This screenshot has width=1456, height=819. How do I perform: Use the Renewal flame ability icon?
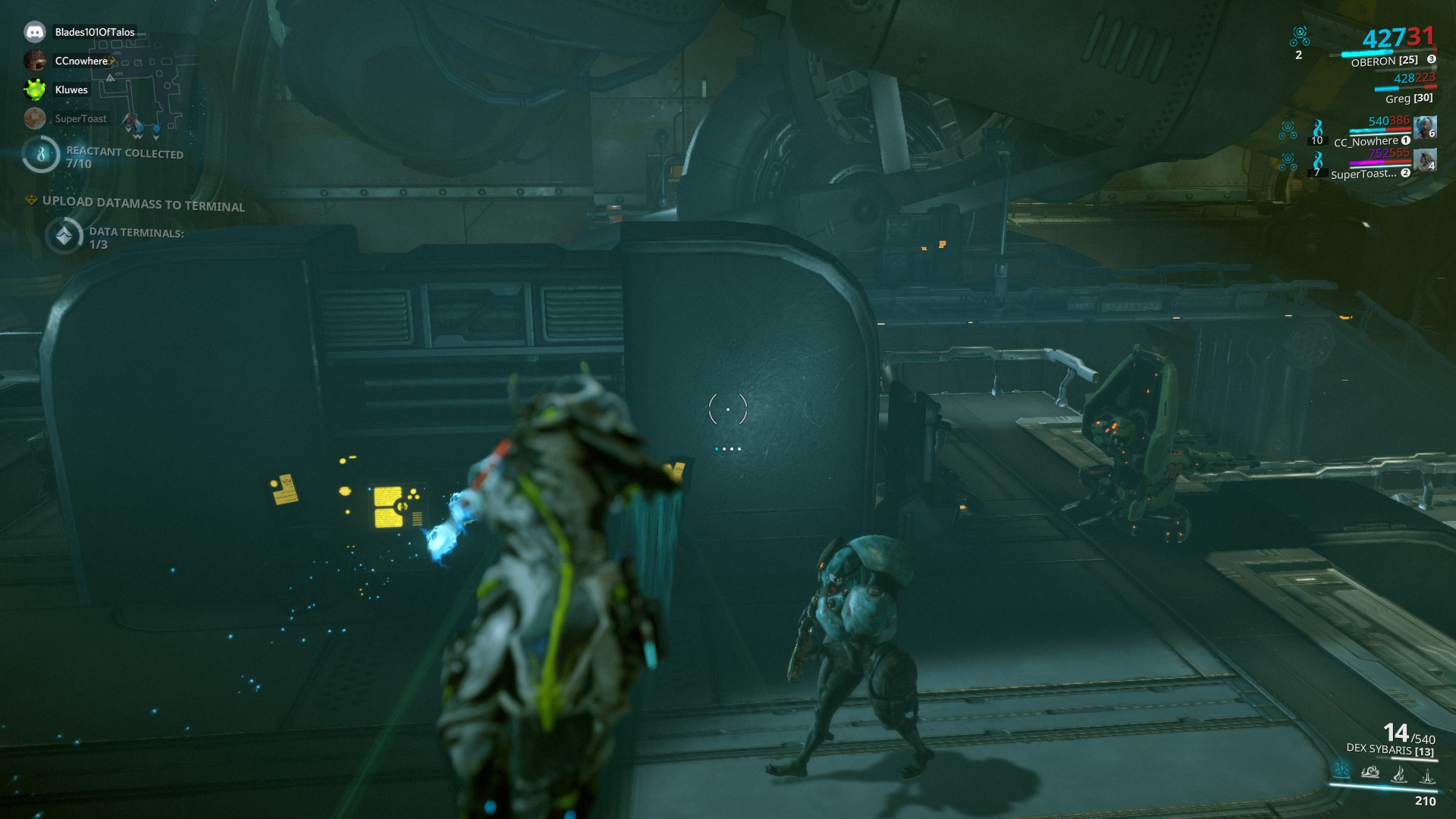click(x=1399, y=773)
